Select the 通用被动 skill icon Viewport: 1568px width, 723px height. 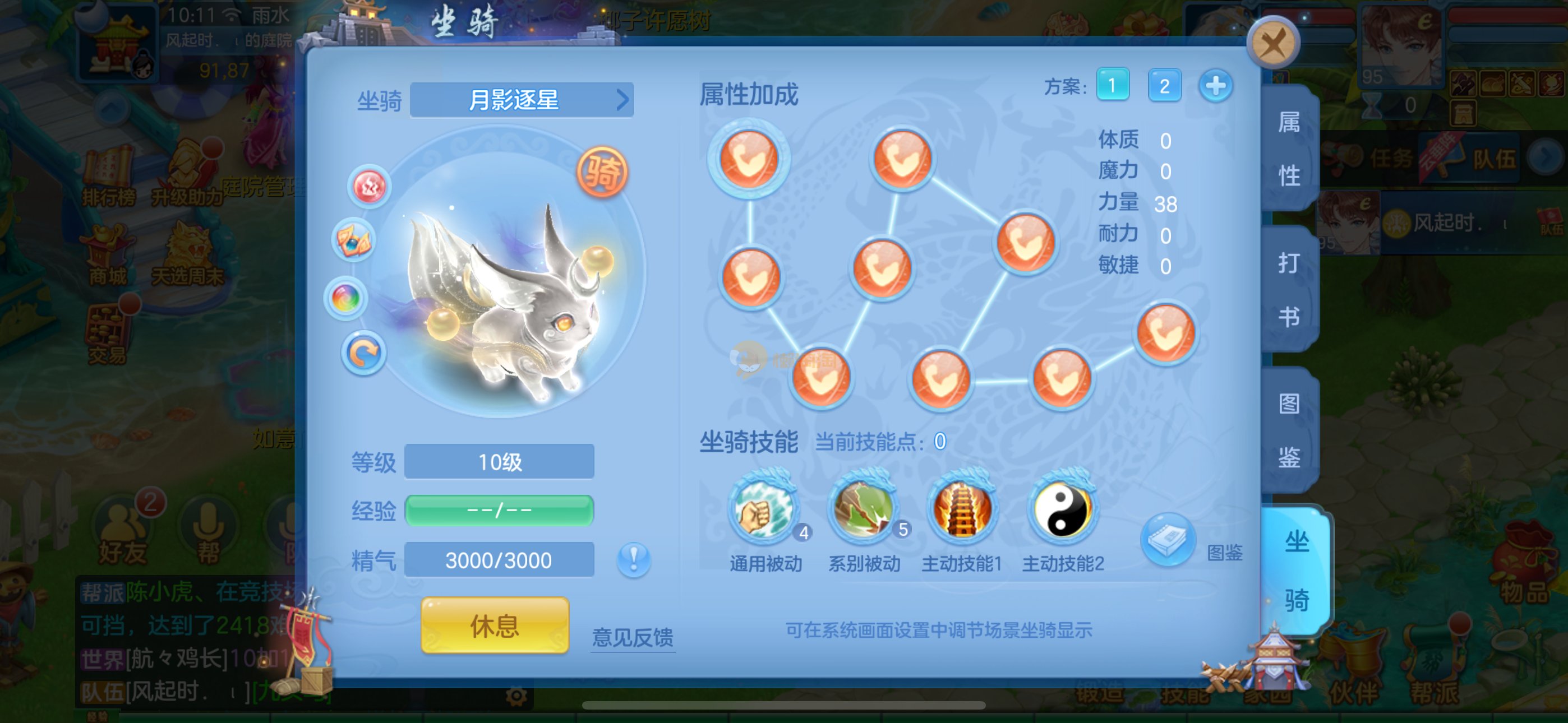[763, 509]
